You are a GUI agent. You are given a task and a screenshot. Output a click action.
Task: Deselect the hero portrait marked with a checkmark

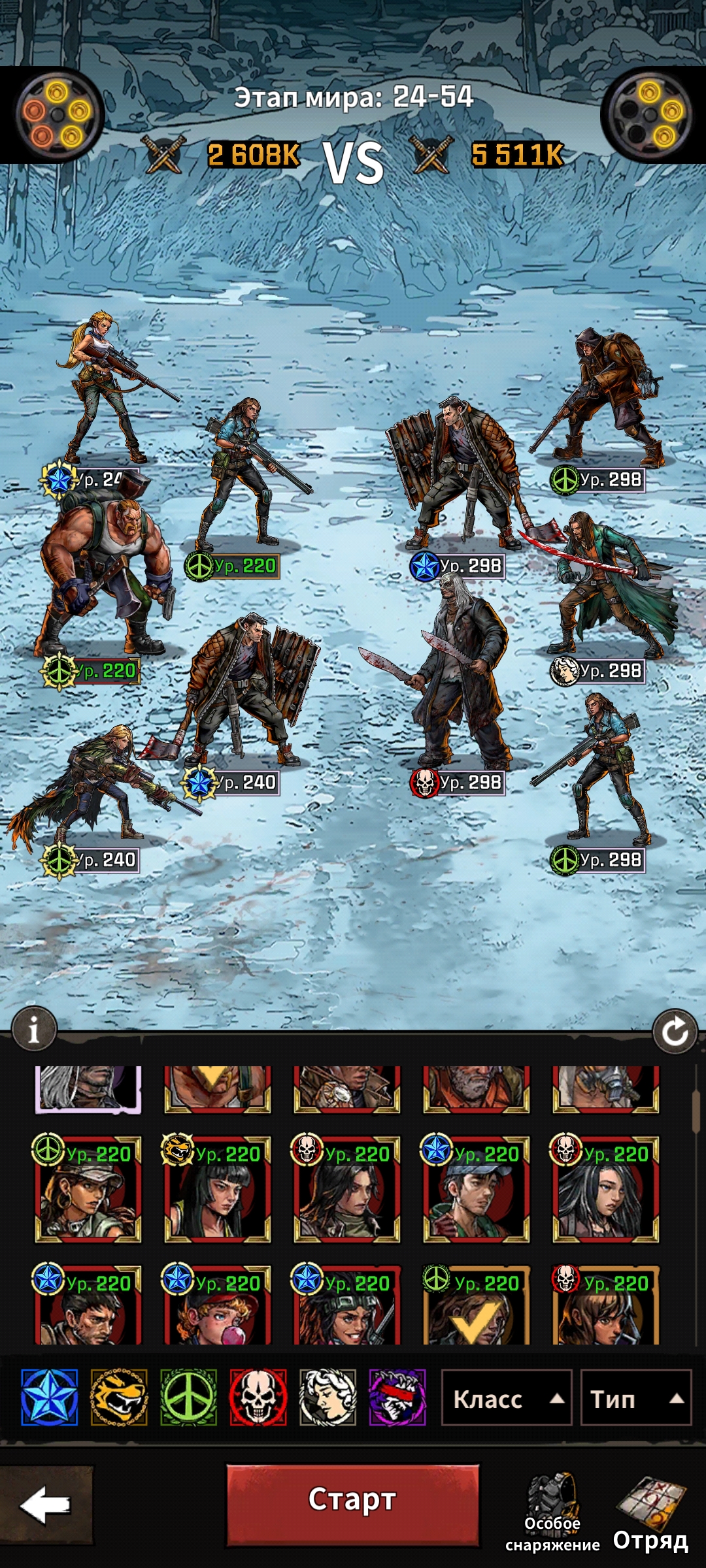point(476,1307)
